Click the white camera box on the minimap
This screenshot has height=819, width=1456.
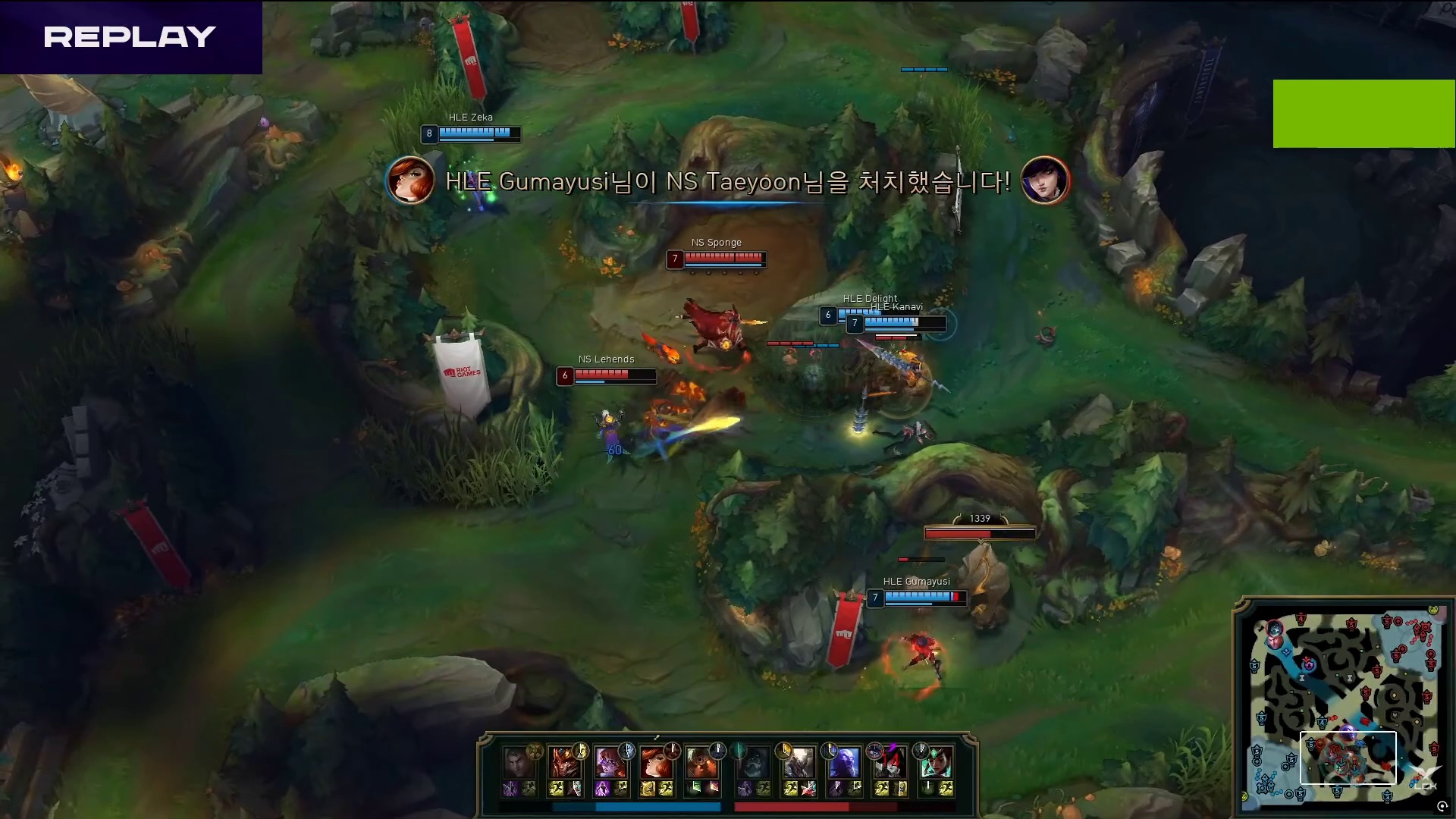click(x=1348, y=757)
